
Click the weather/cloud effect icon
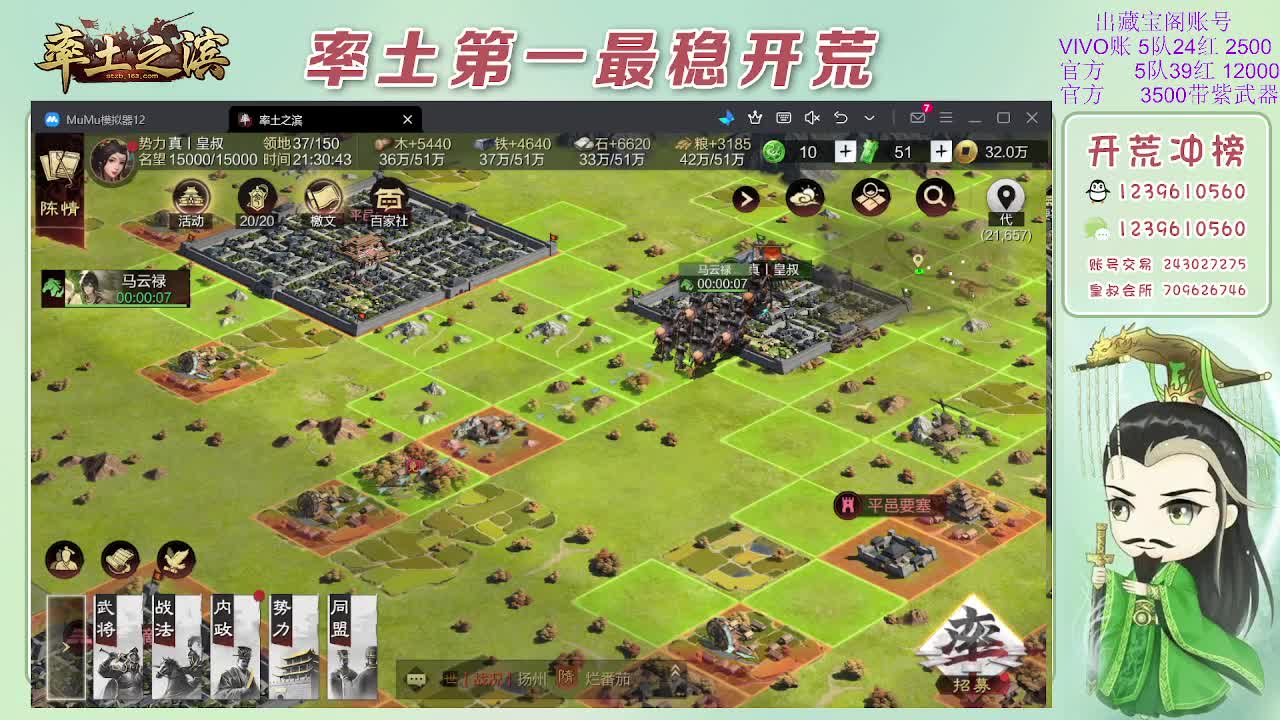(806, 197)
